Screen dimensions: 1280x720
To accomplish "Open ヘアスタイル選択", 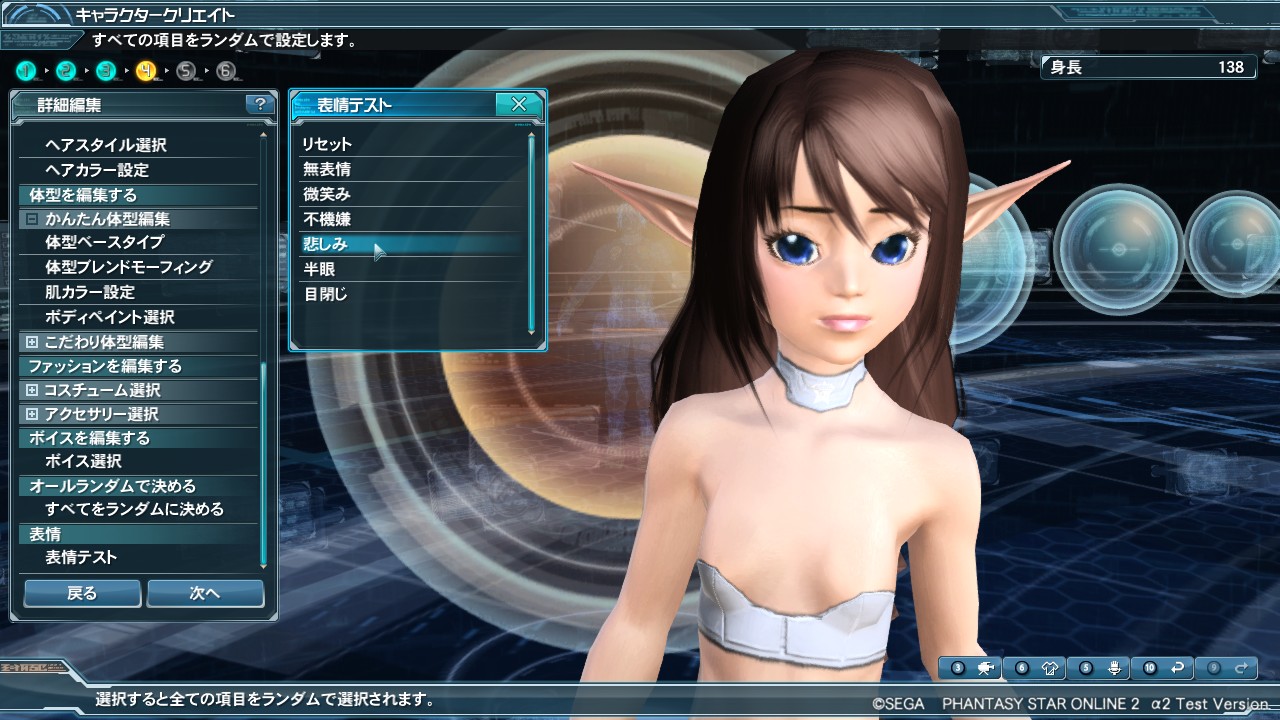I will 106,145.
